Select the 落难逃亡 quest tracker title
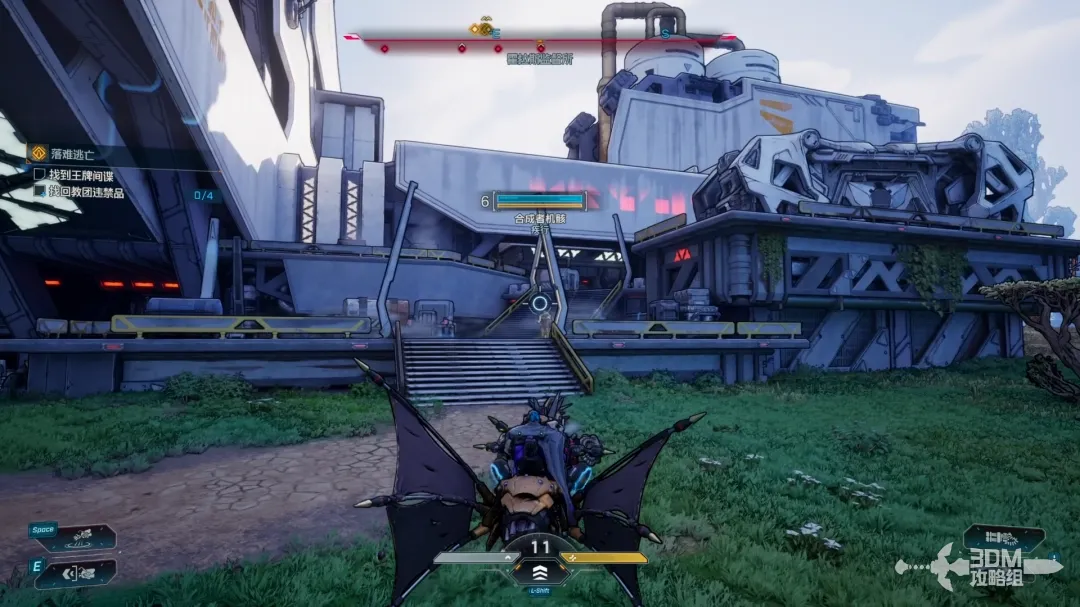 73,155
